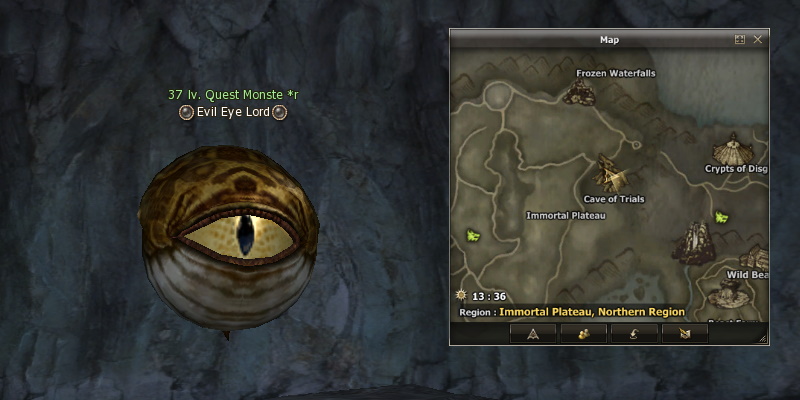The image size is (800, 400).
Task: Click the Map window title bar
Action: pyautogui.click(x=609, y=40)
